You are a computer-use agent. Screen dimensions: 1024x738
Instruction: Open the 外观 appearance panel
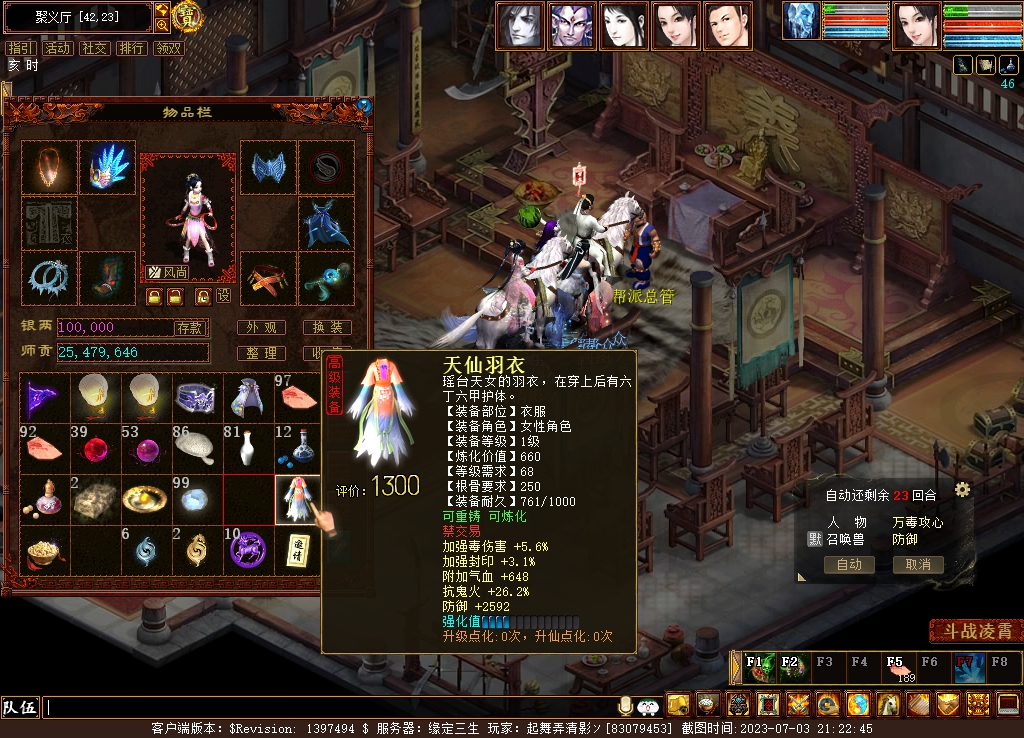(x=262, y=328)
